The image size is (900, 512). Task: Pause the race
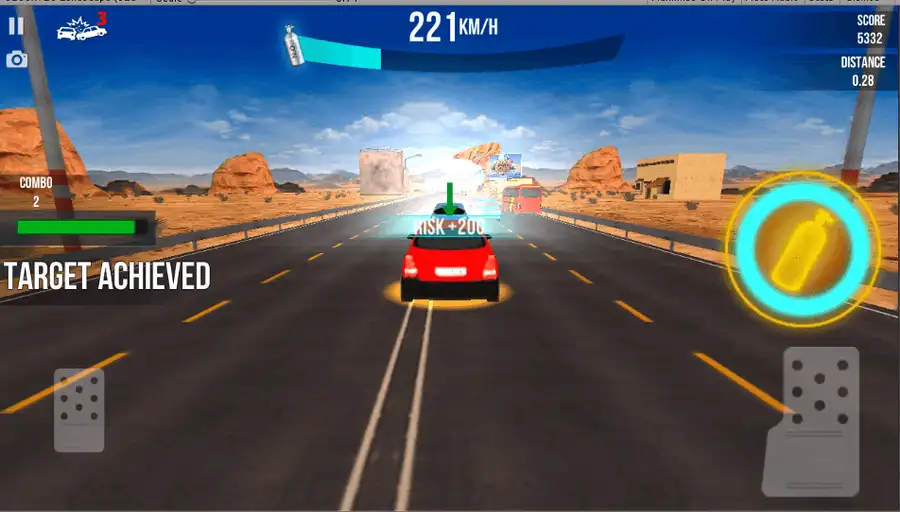(16, 27)
